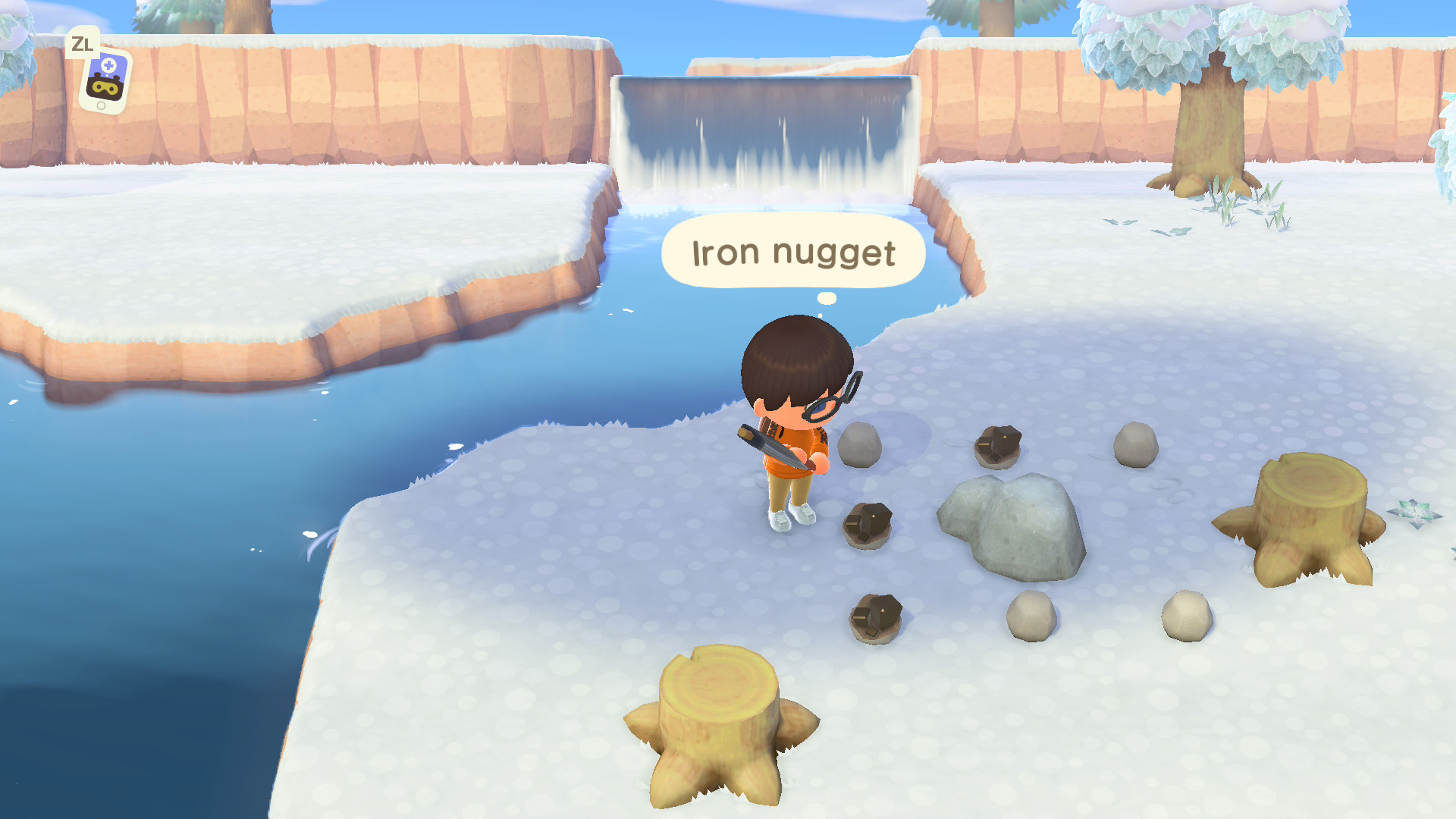Open the NookPhone icon
The image size is (1456, 819).
click(105, 81)
